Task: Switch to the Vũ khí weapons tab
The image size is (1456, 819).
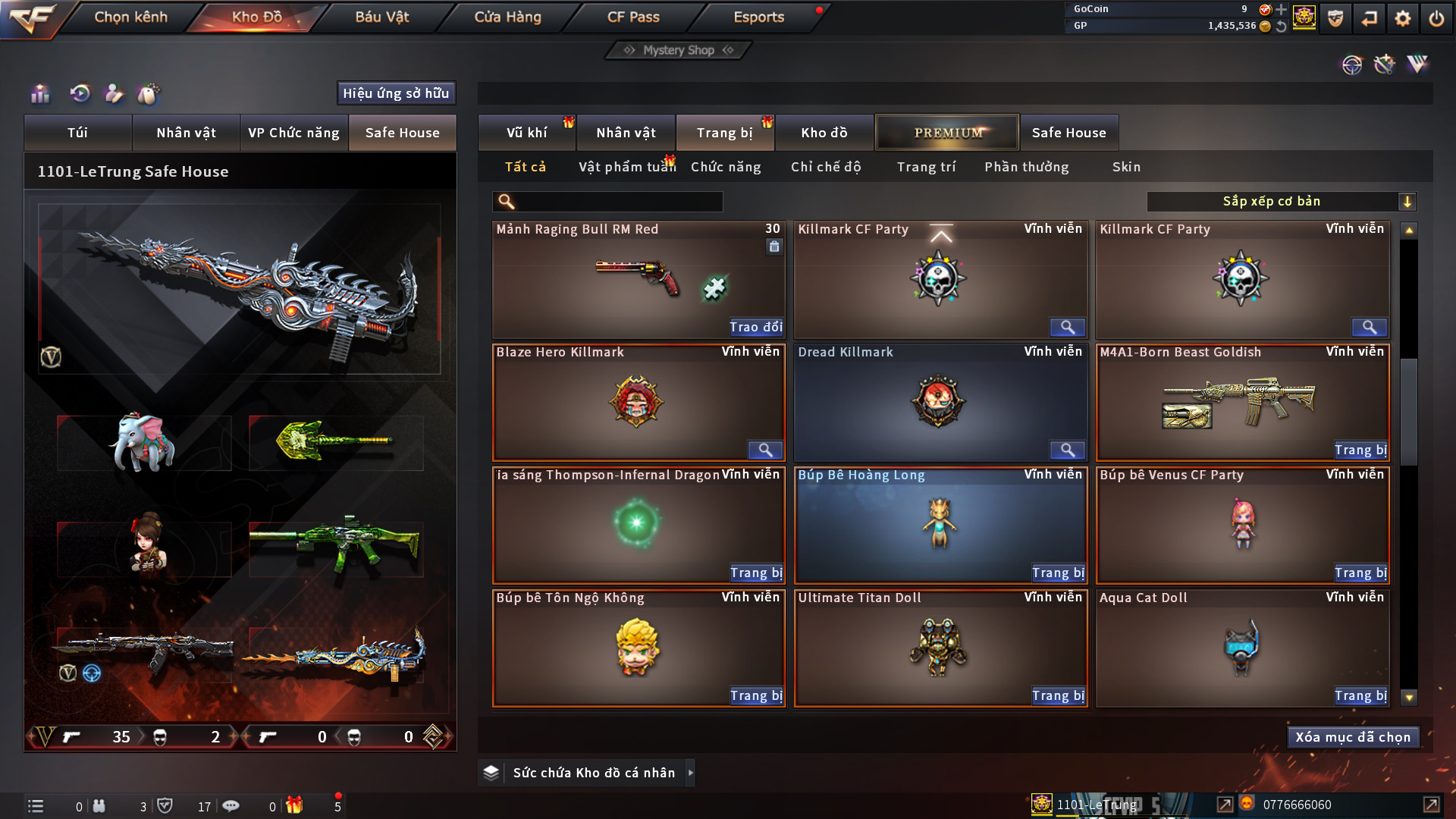Action: 526,133
